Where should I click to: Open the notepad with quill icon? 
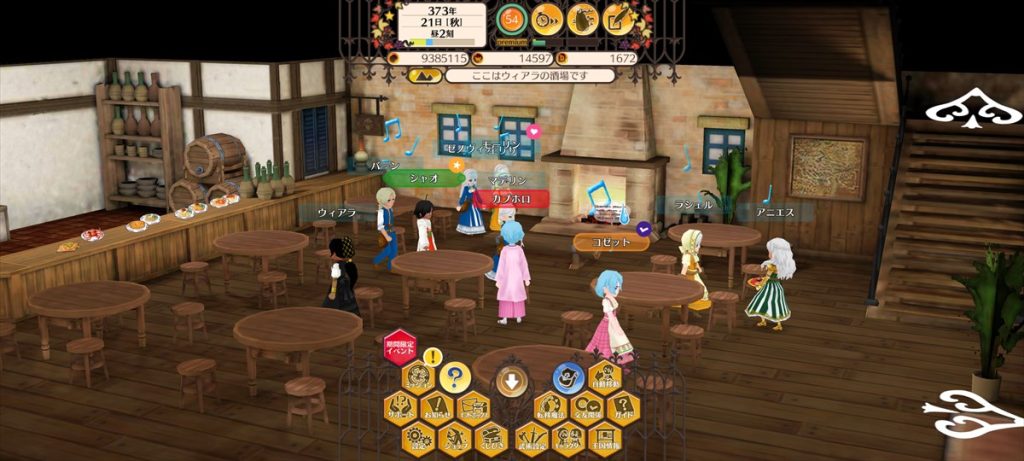pos(618,18)
